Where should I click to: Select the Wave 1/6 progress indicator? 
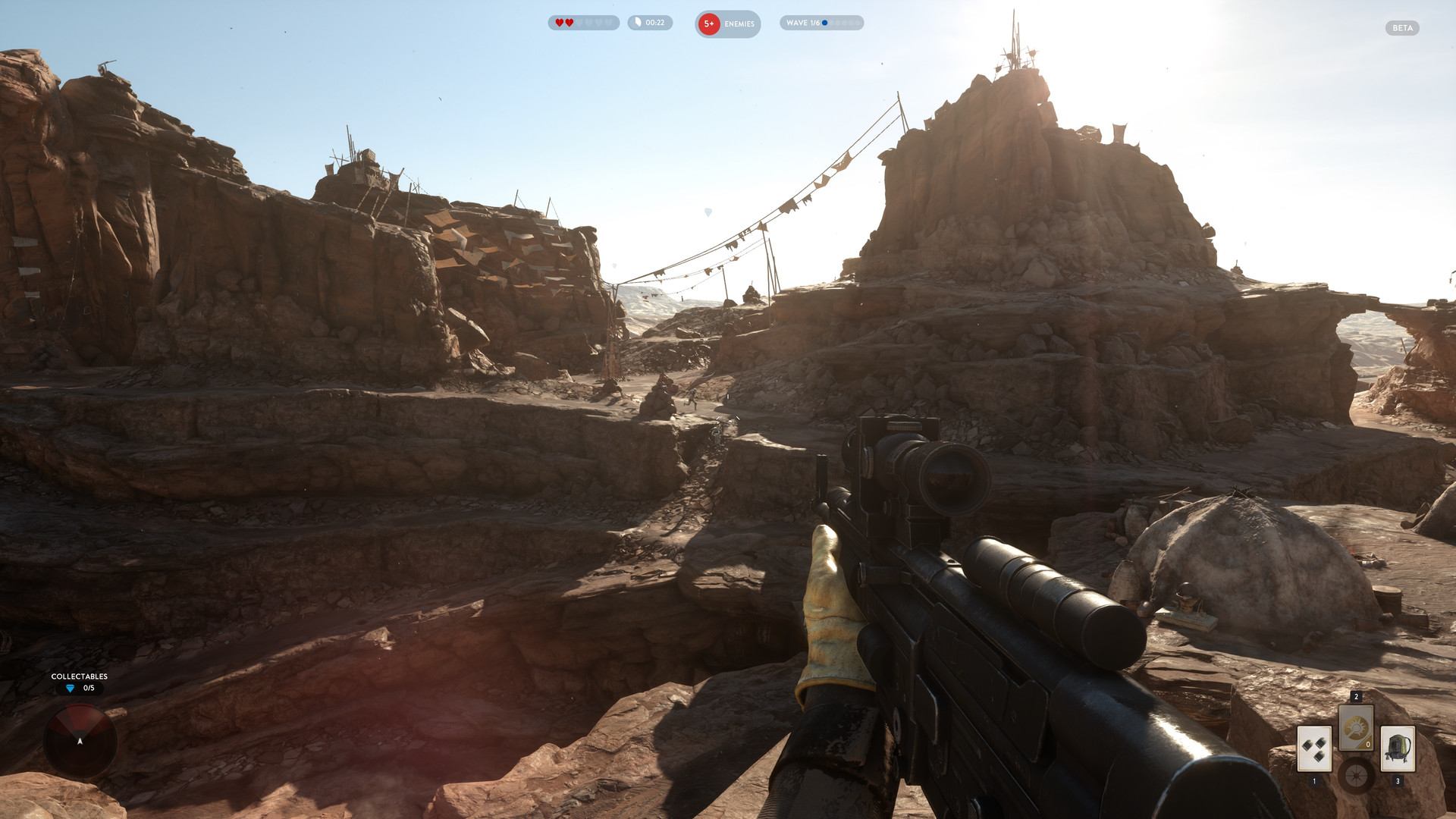coord(821,23)
